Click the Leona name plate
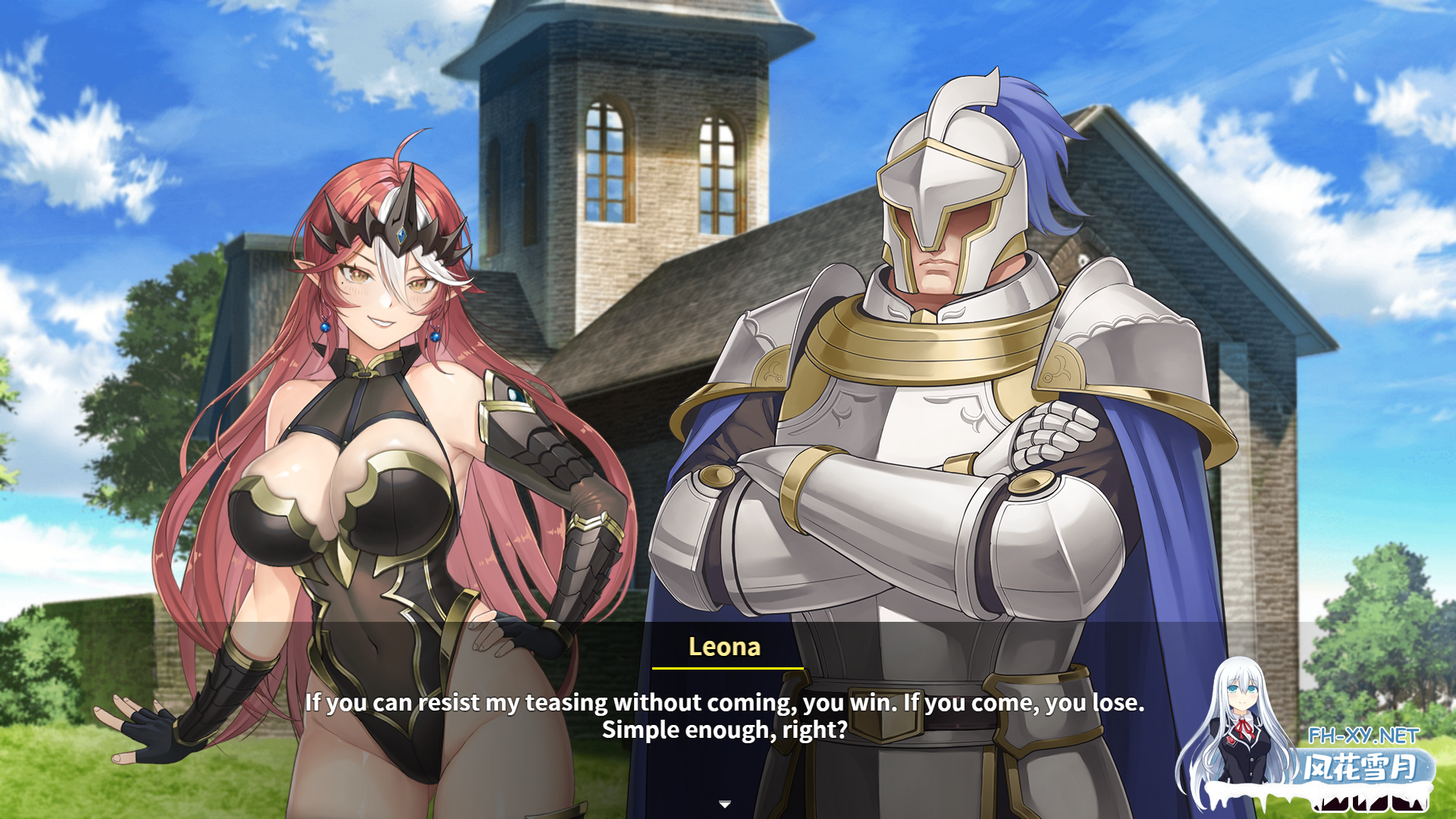The image size is (1456, 819). click(x=725, y=648)
